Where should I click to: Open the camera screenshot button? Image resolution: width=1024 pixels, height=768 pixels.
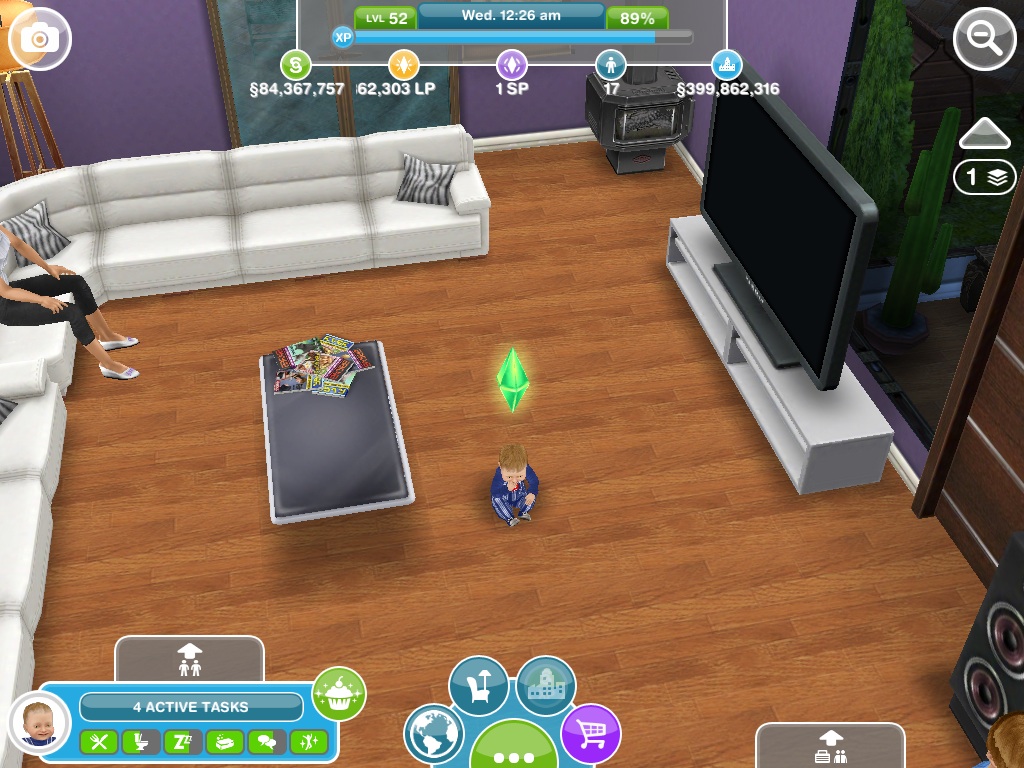[x=40, y=39]
